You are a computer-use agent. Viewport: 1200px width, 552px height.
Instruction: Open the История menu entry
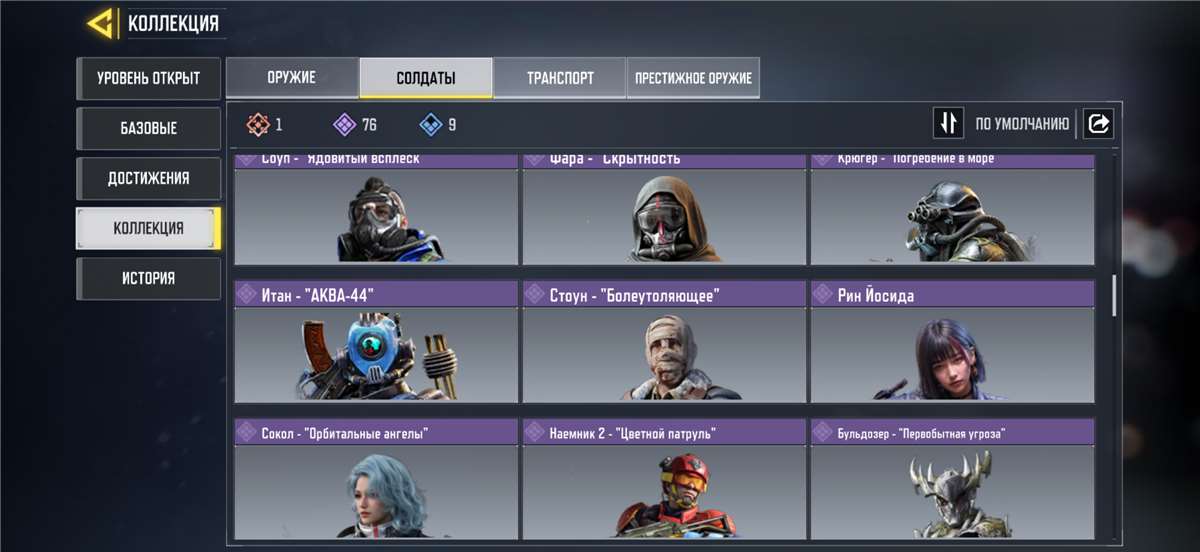[x=148, y=279]
